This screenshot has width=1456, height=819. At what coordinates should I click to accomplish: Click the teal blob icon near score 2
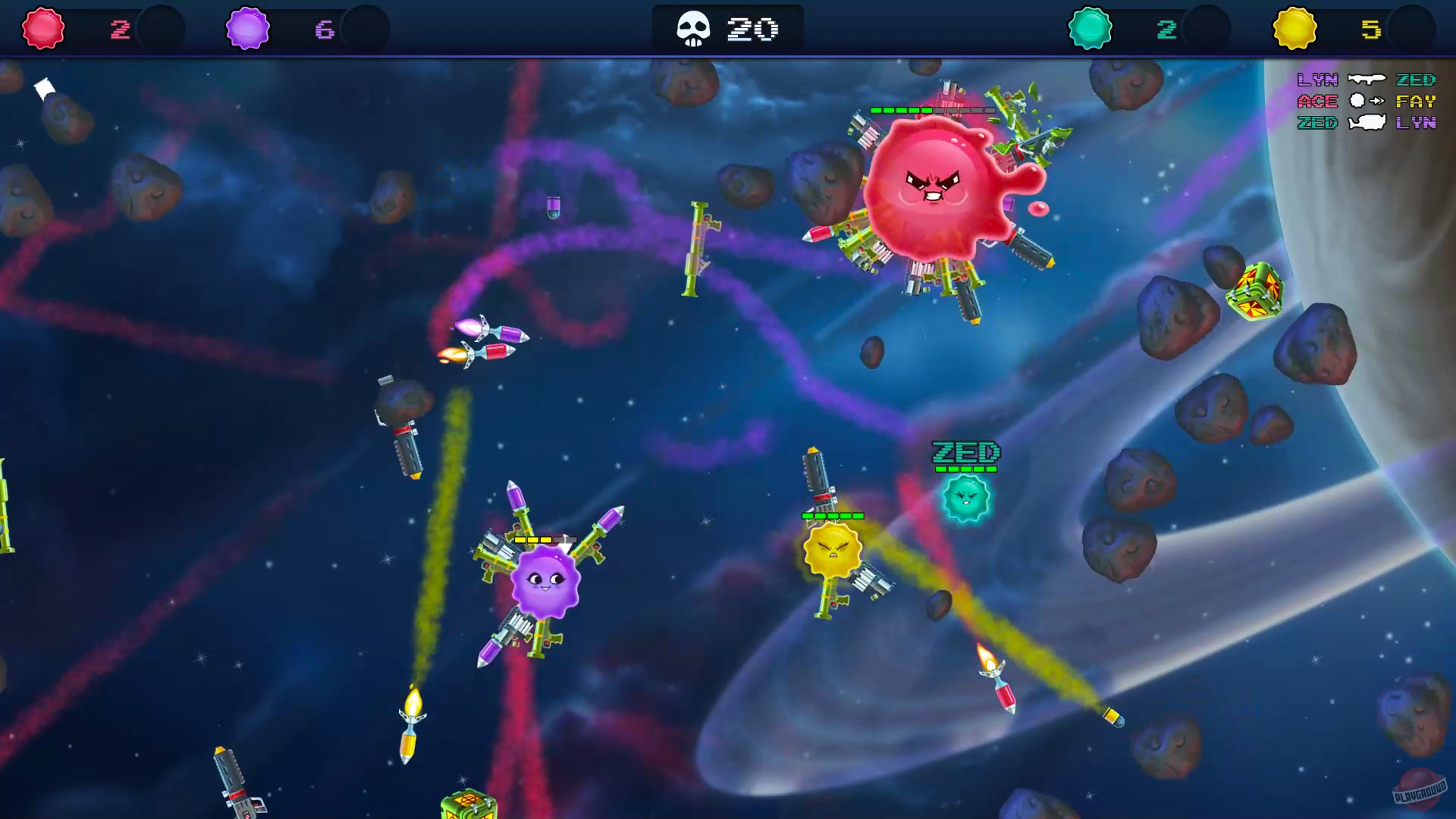(1090, 29)
